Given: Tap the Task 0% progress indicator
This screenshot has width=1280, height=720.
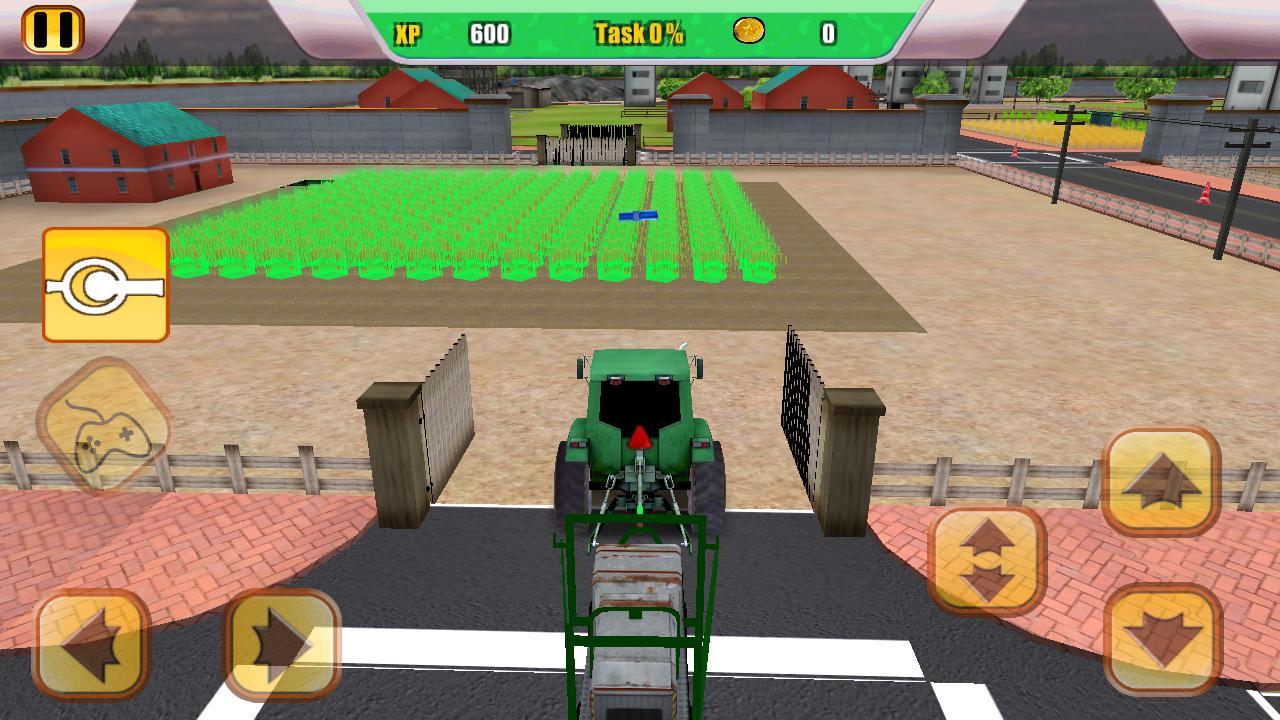Looking at the screenshot, I should tap(639, 32).
